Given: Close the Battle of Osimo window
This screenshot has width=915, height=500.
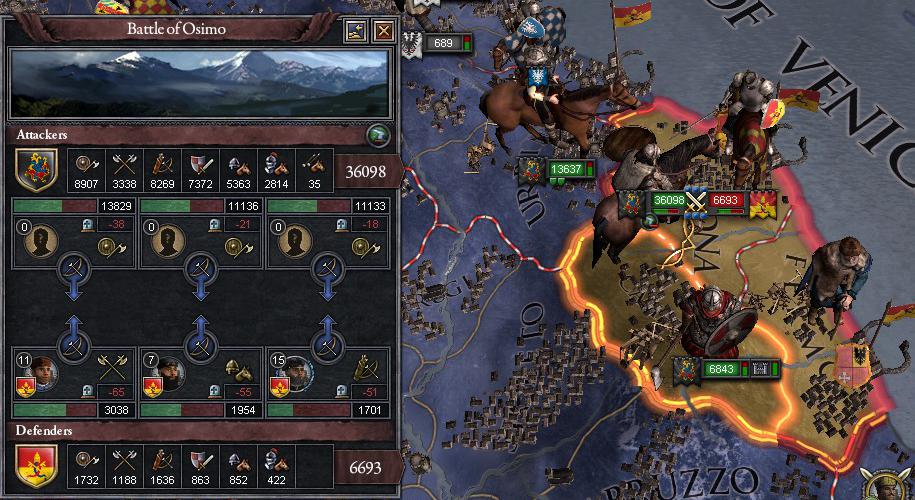Looking at the screenshot, I should [x=383, y=31].
